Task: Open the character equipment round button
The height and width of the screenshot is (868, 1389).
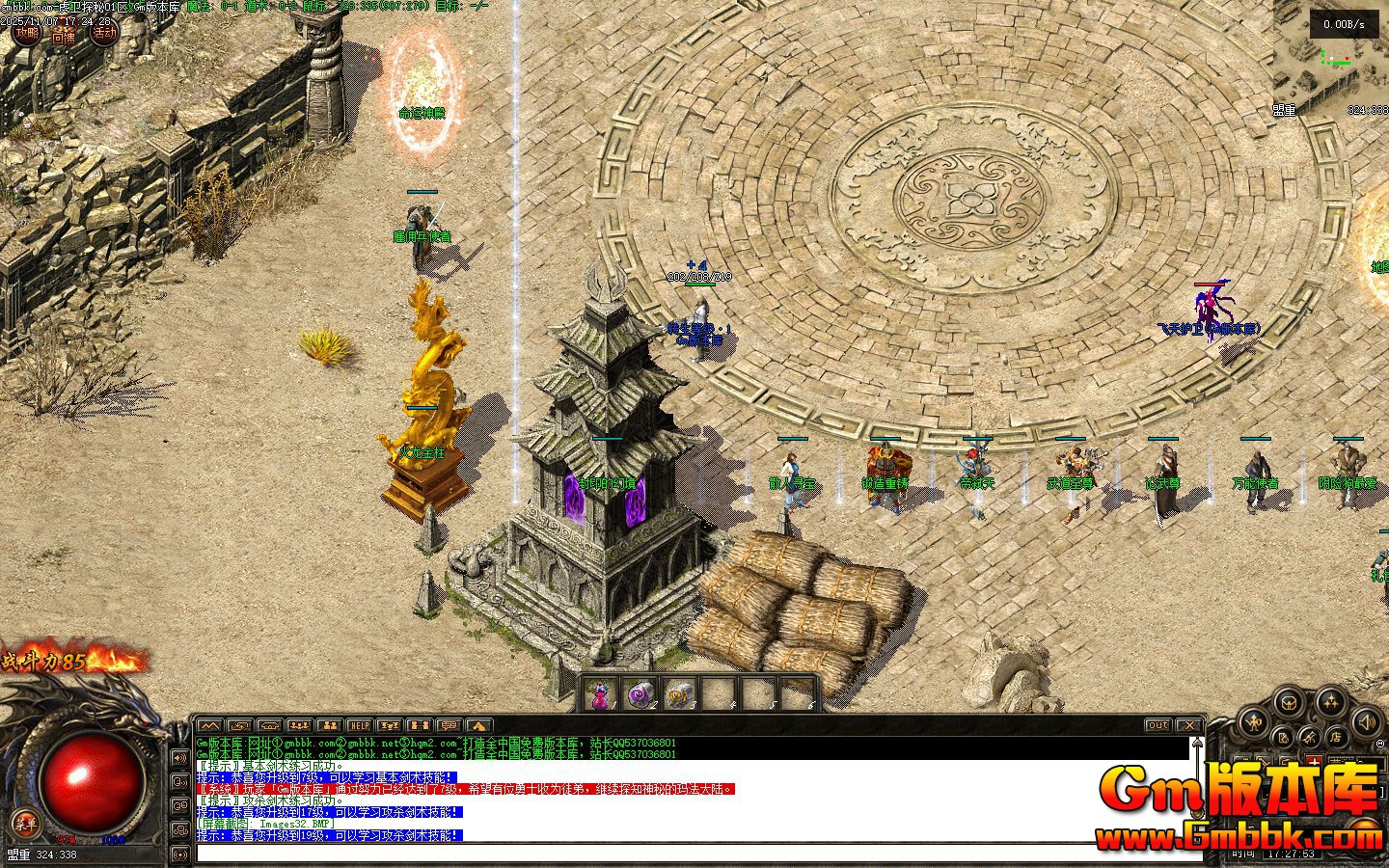Action: pyautogui.click(x=1255, y=720)
